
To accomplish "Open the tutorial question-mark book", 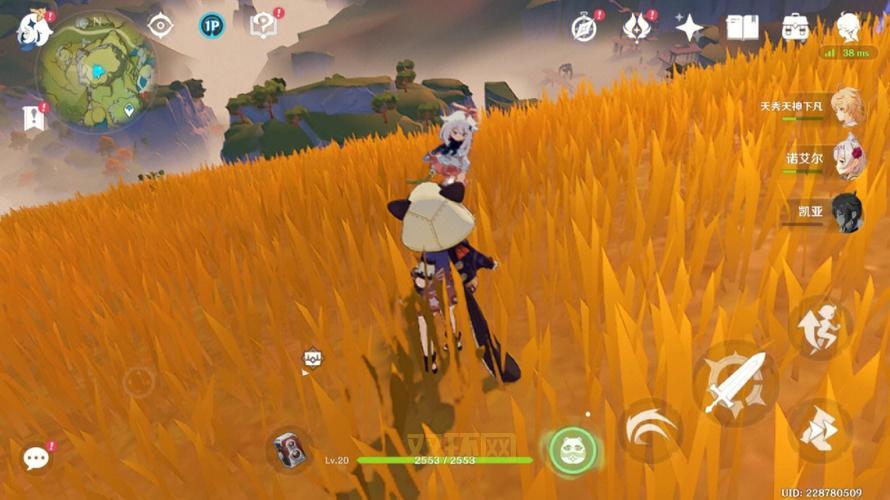I will tap(264, 26).
